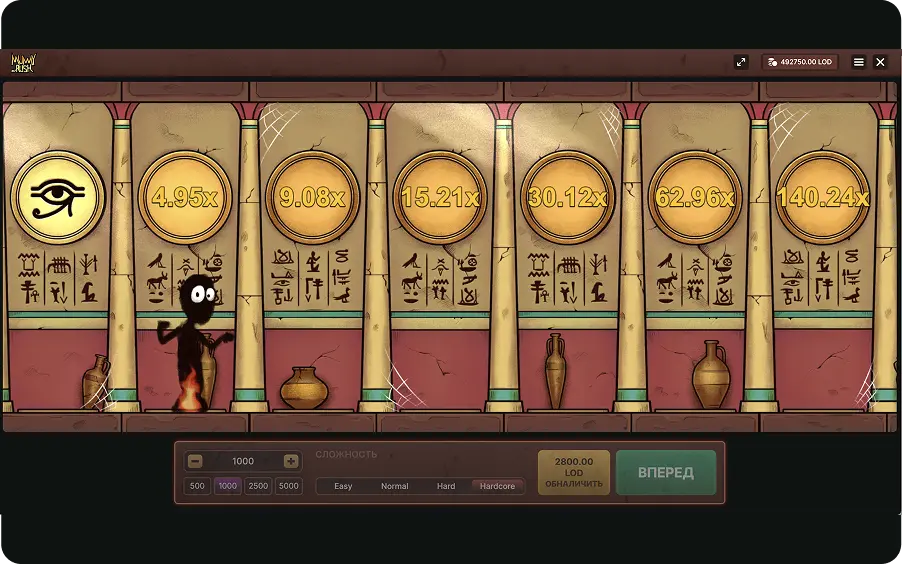Set difficulty to Hardcore
902x564 pixels.
497,486
